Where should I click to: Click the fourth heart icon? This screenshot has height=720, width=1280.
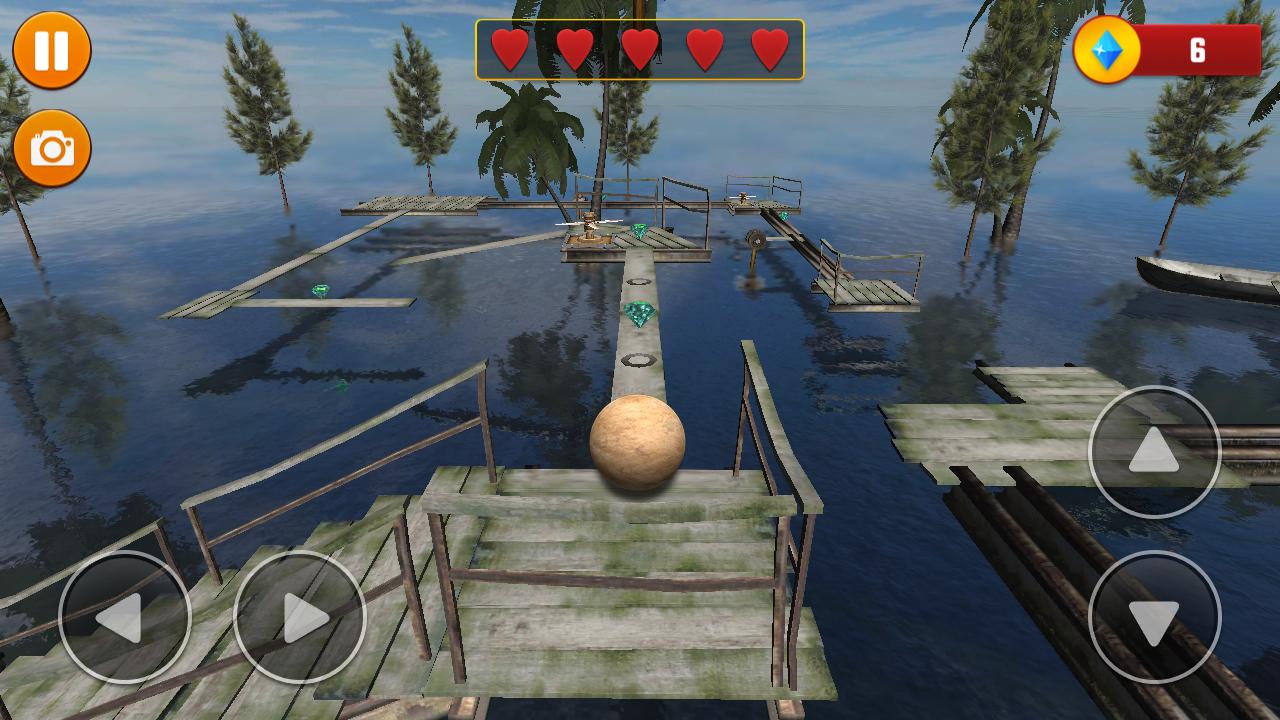(705, 46)
